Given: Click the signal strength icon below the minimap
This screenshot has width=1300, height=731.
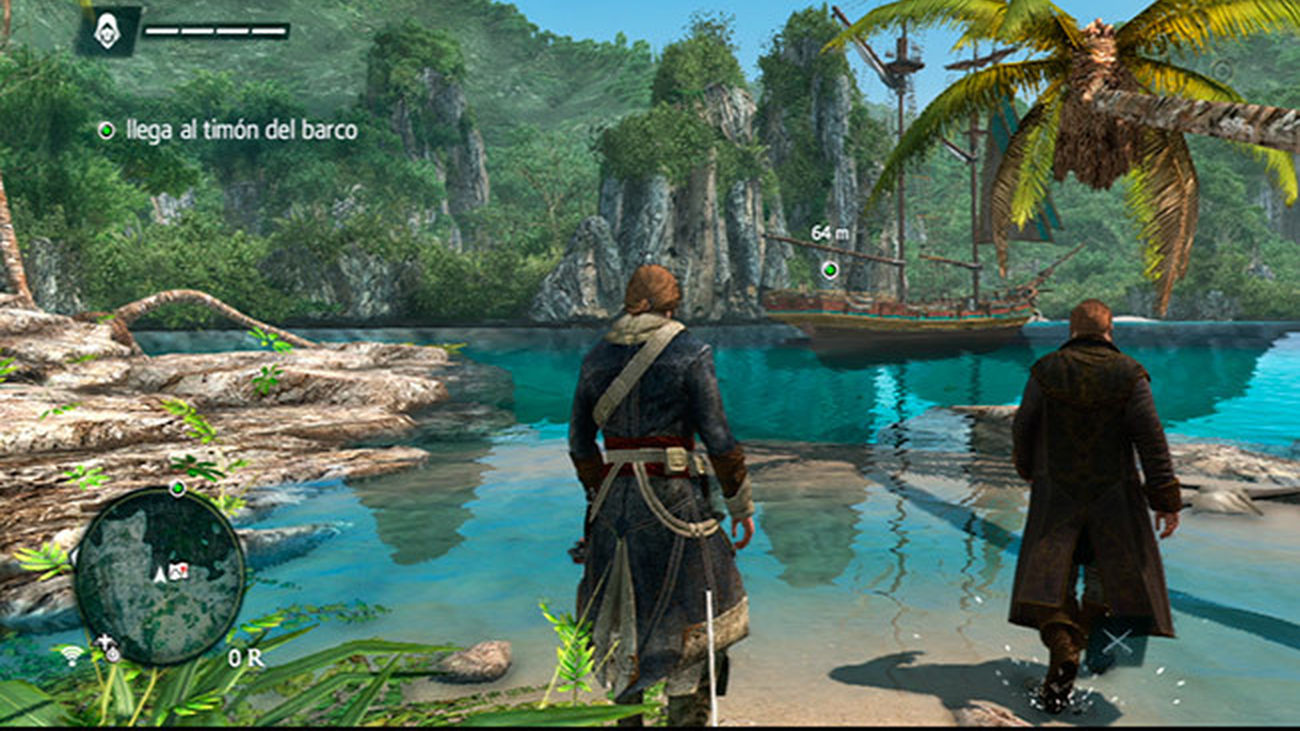Looking at the screenshot, I should [x=70, y=655].
